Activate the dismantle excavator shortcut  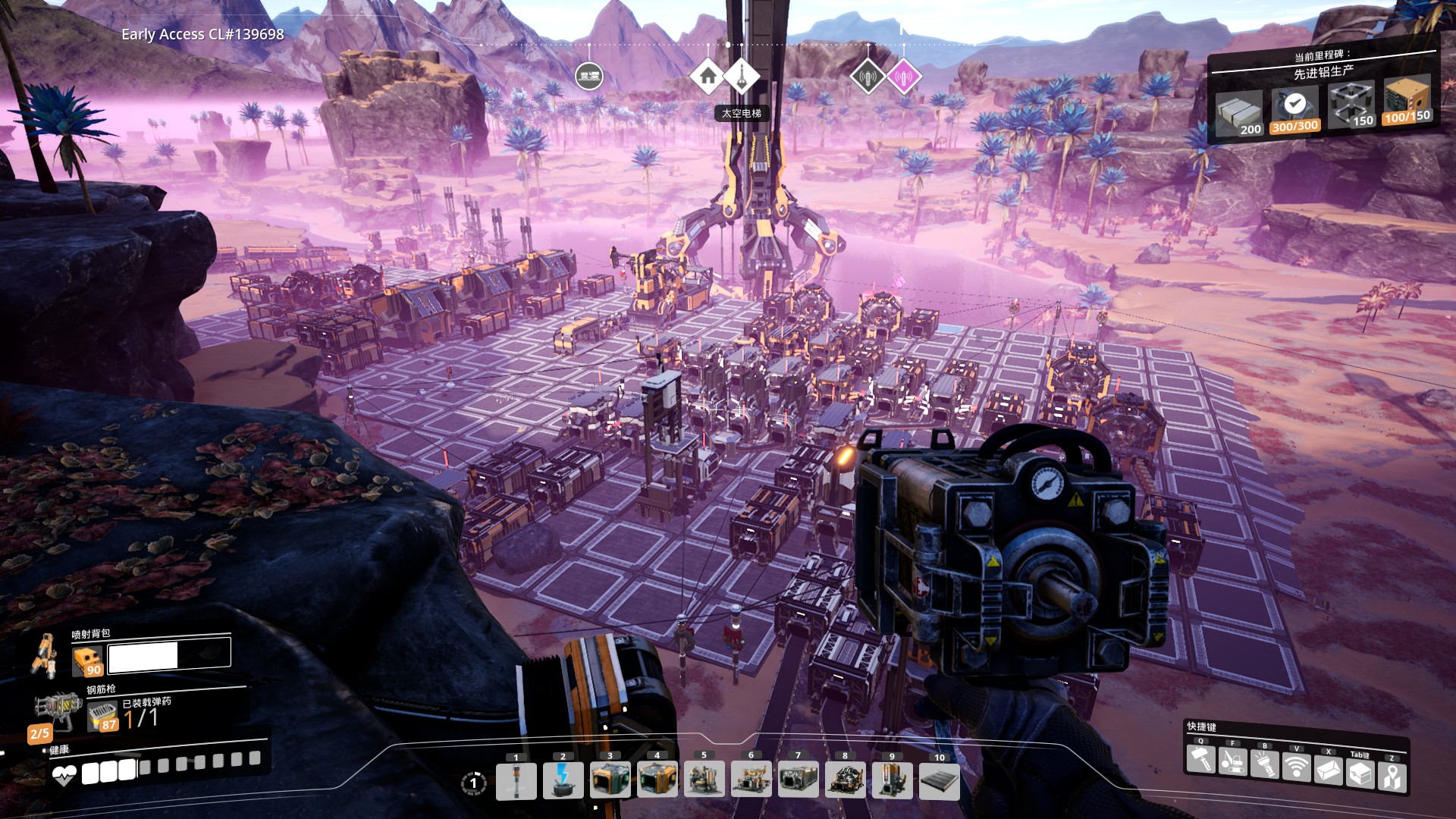pos(1232,761)
